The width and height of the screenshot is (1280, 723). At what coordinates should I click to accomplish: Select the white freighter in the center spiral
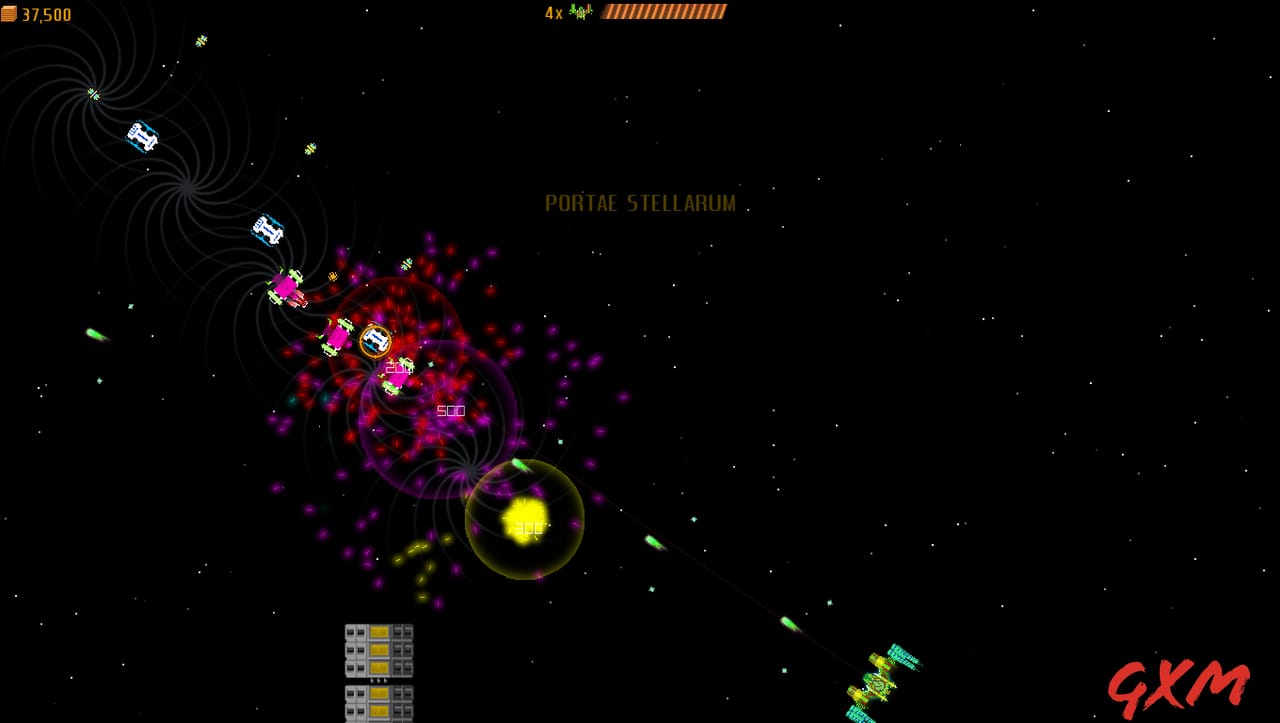tap(267, 230)
